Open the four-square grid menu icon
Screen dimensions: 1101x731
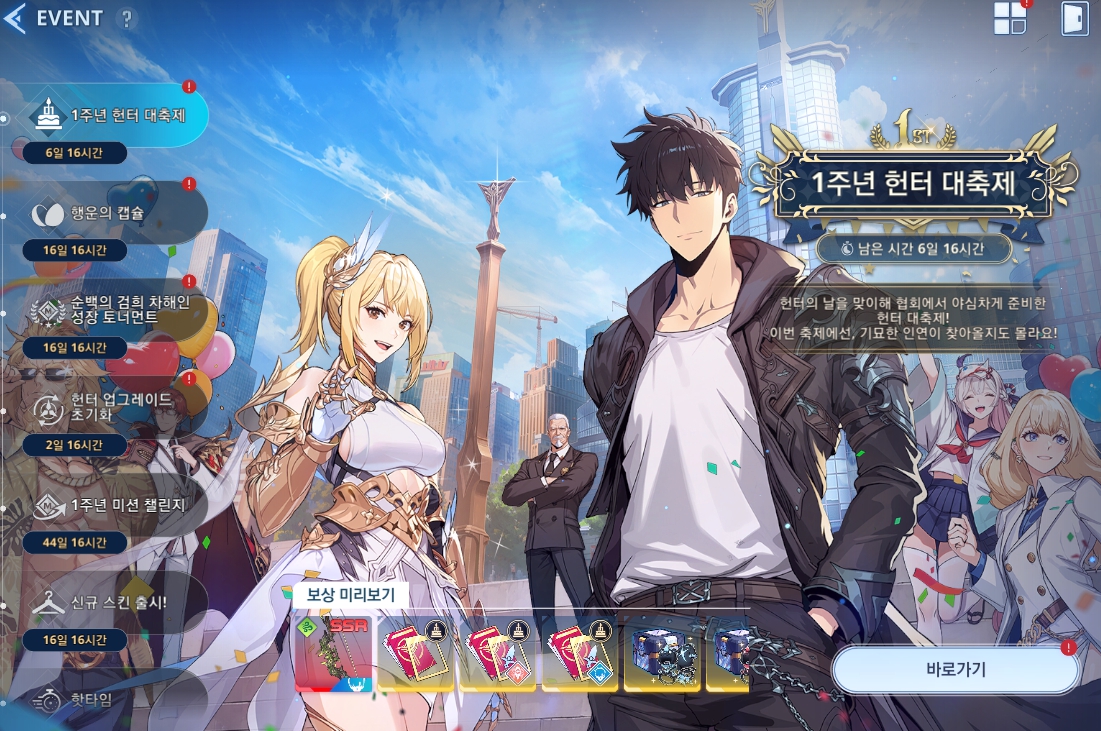[x=1010, y=18]
